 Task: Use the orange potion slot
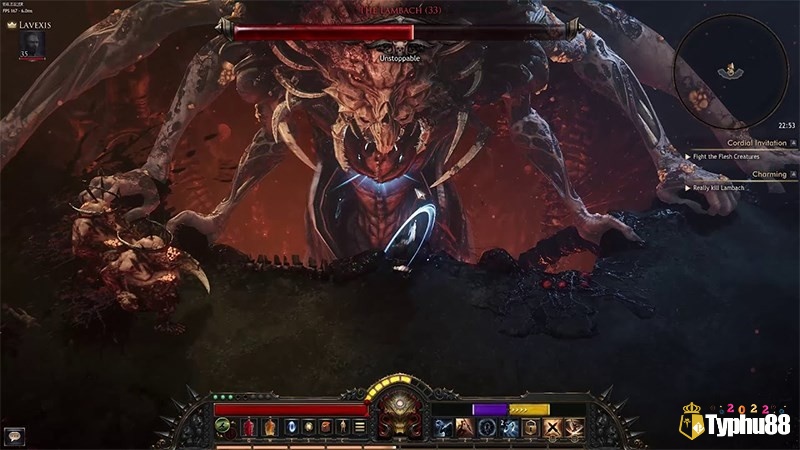(x=269, y=427)
